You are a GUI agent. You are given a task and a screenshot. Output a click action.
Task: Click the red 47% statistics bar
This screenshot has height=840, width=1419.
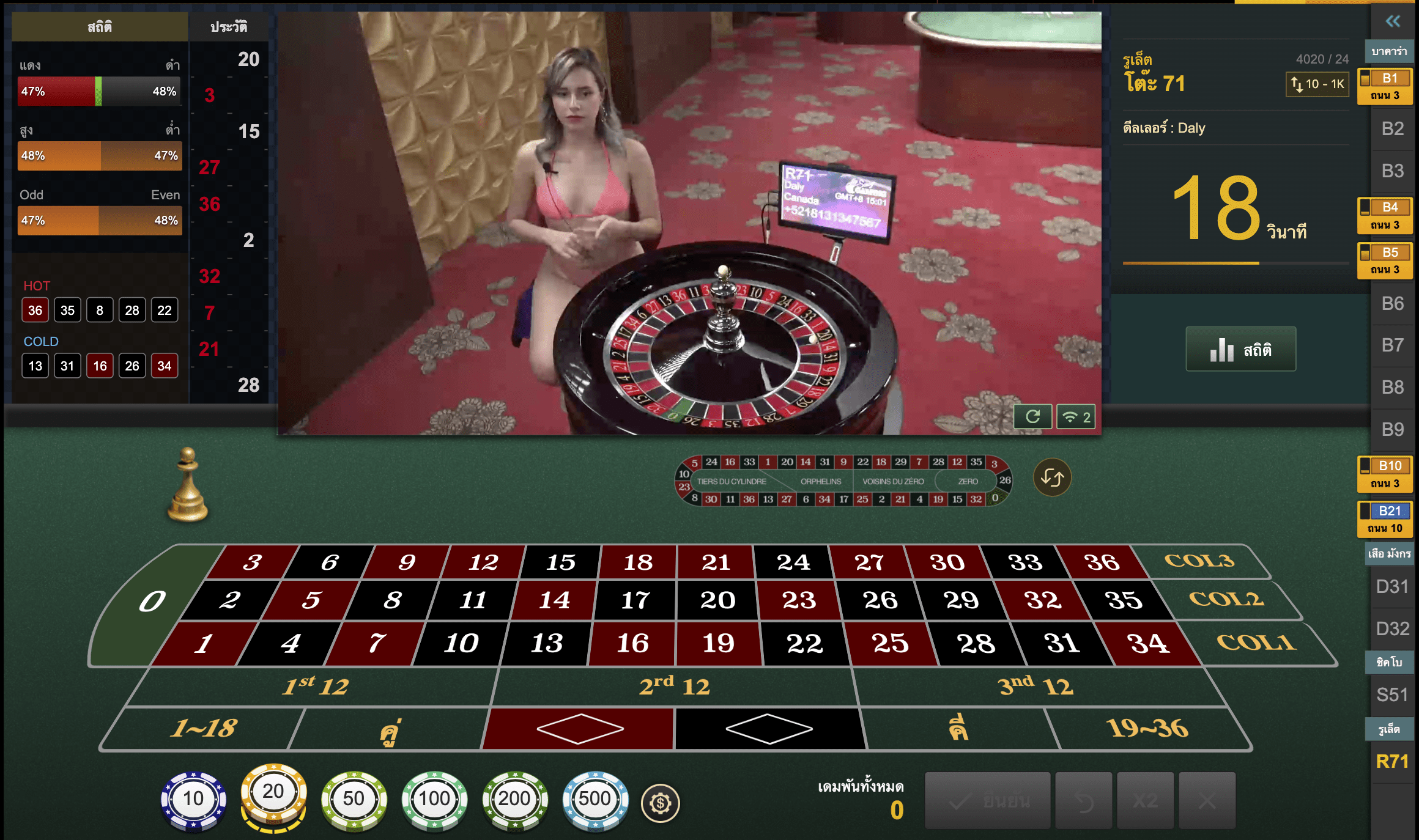coord(55,90)
